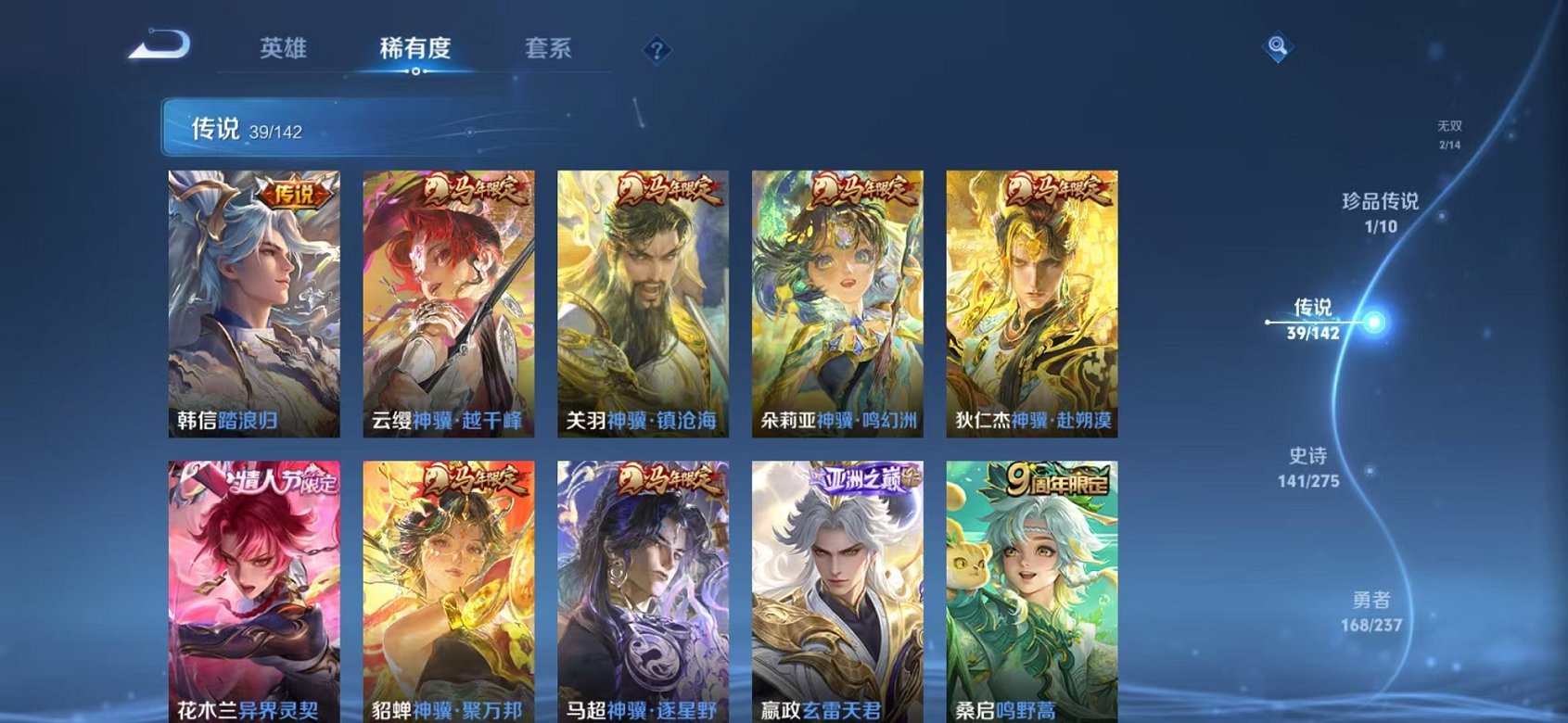Open the 桑启 鸣野蒿 skin

point(1034,584)
